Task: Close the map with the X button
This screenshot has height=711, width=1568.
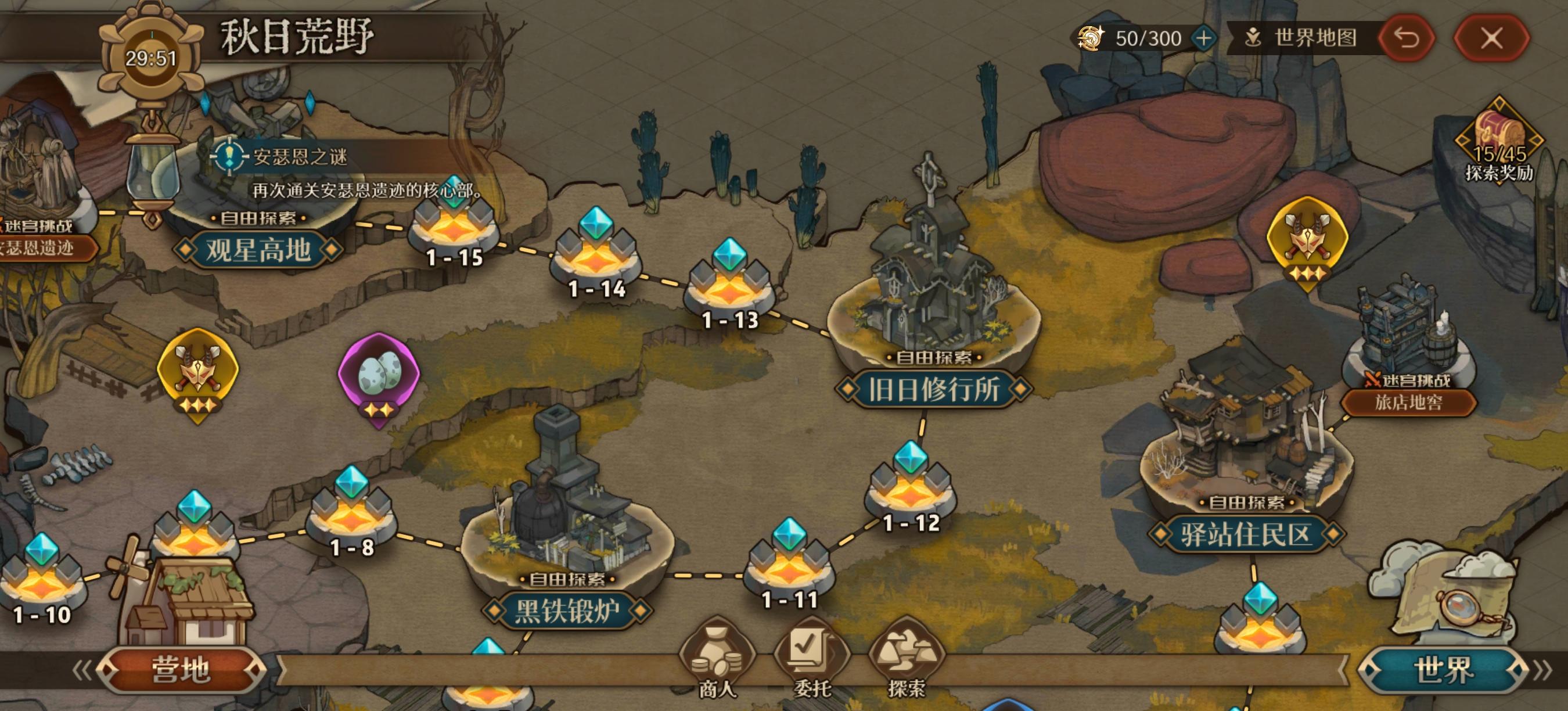Action: [x=1491, y=39]
